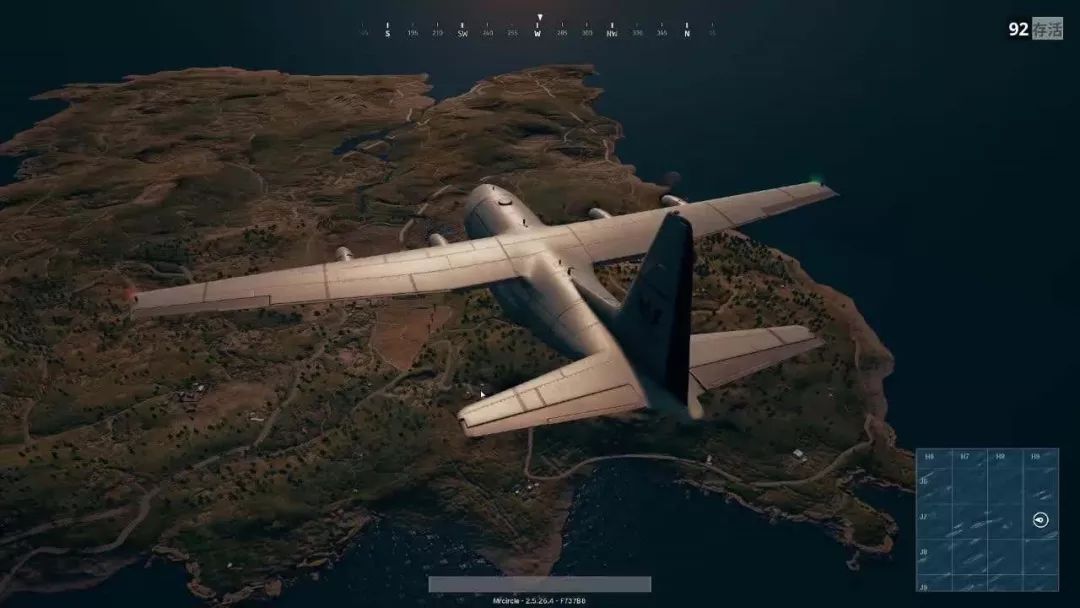1080x608 pixels.
Task: Open the grid minimap
Action: coord(987,519)
